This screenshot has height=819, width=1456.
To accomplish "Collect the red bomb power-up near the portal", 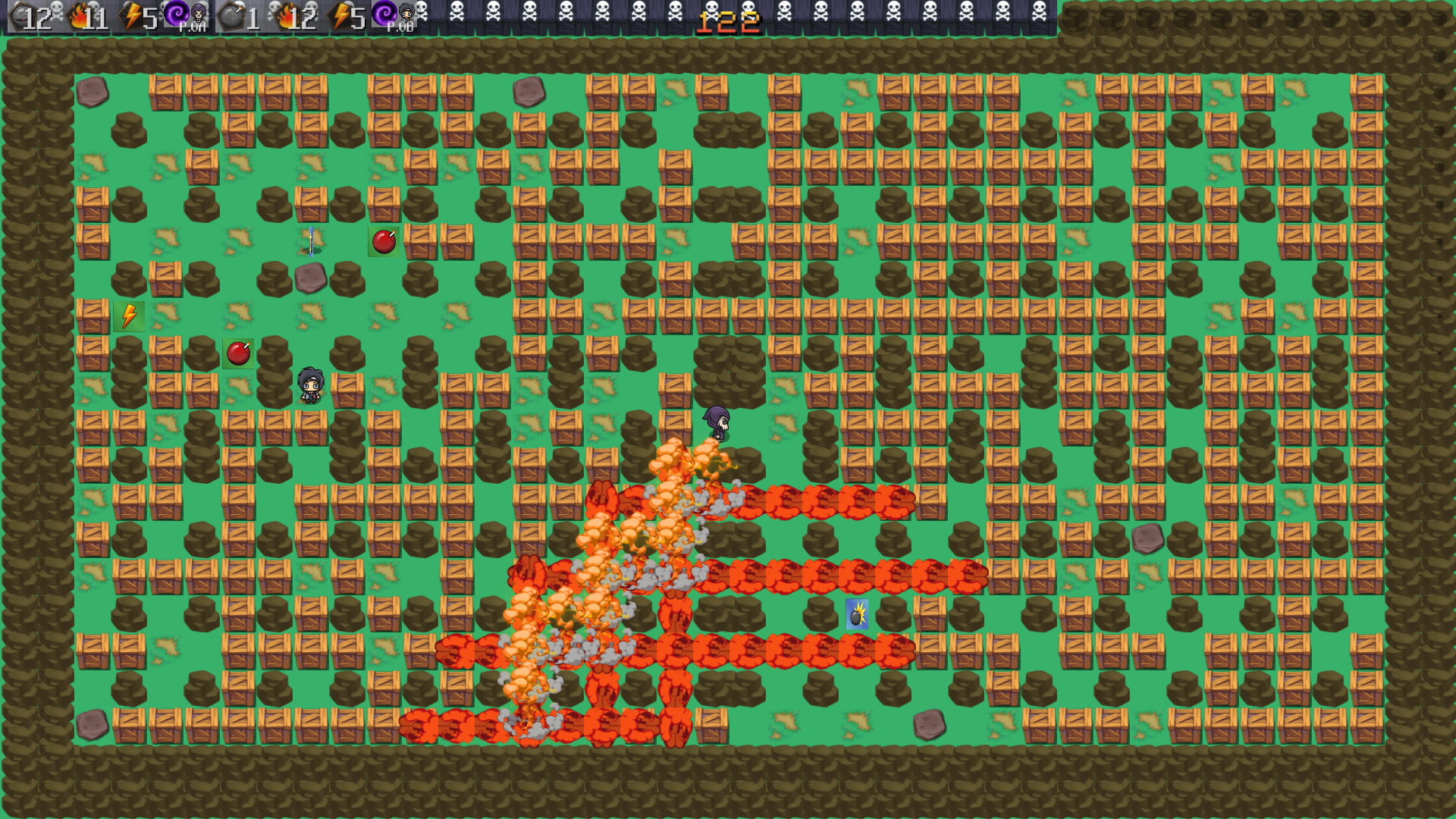I will click(x=384, y=242).
